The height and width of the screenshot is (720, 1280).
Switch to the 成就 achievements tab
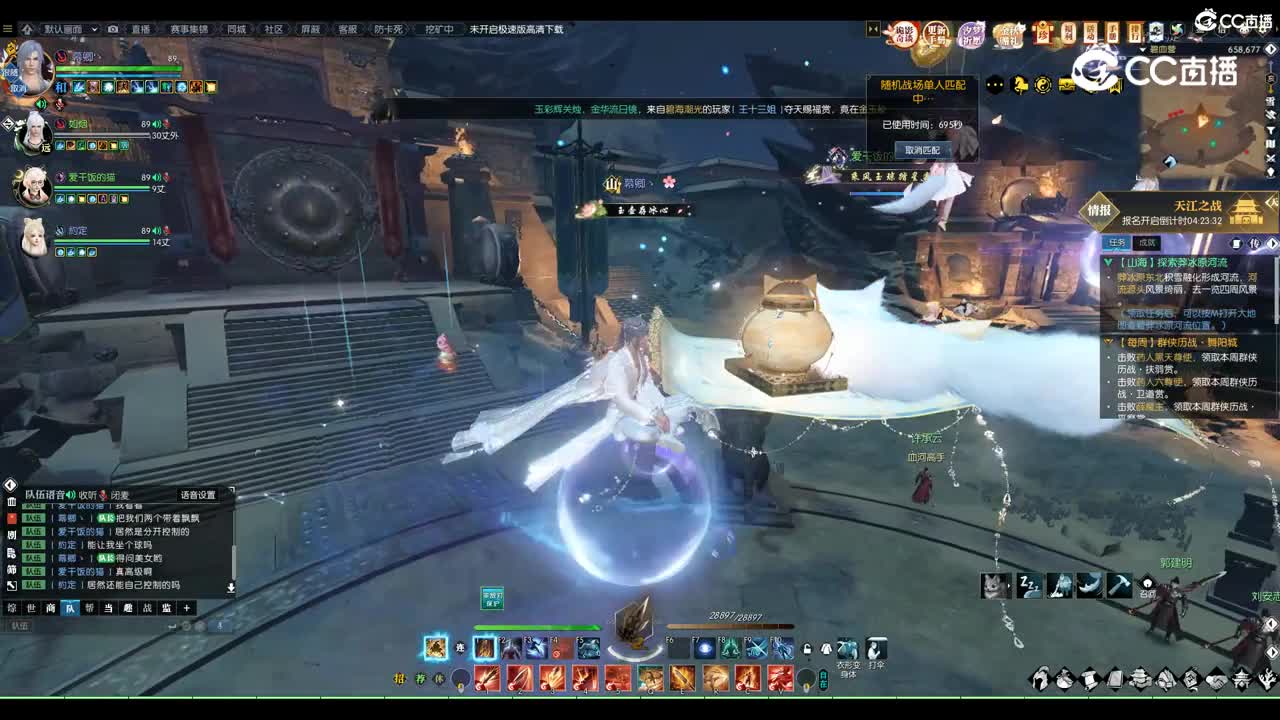pos(1148,242)
